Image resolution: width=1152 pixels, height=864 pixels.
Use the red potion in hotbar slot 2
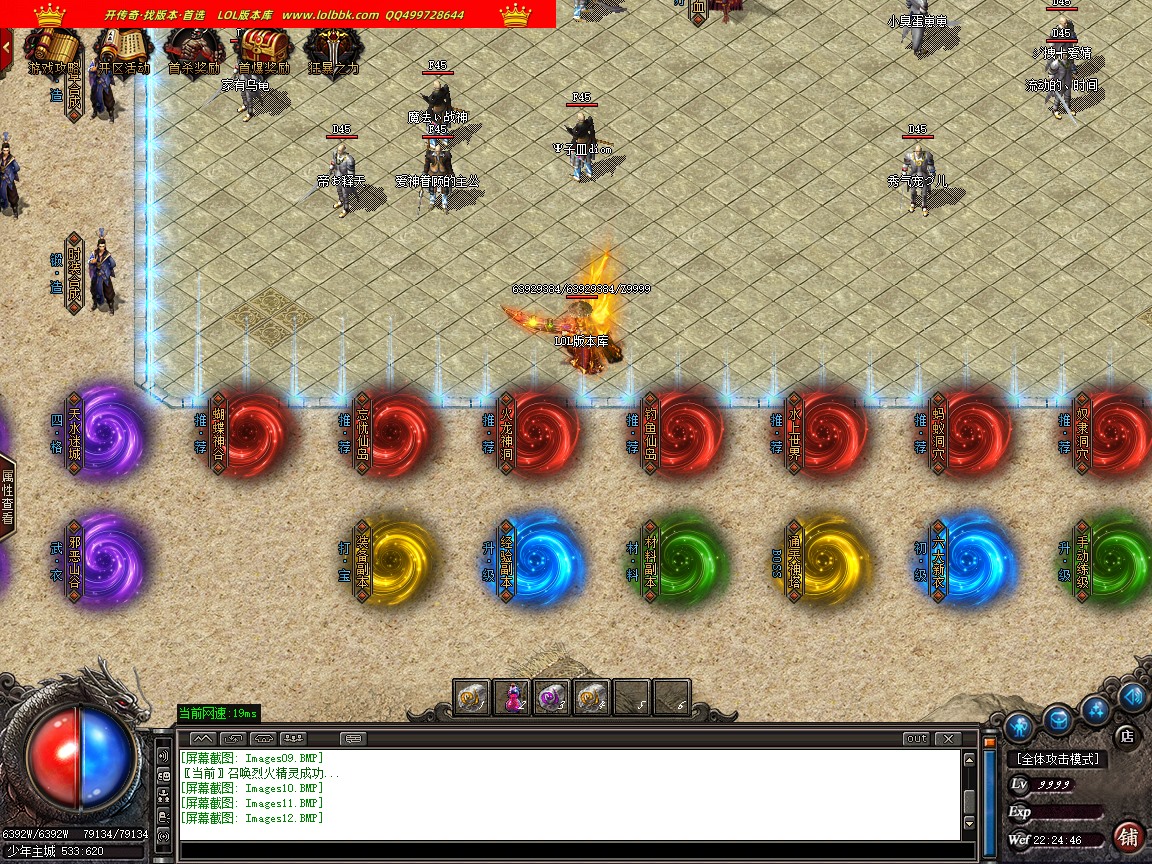point(511,697)
